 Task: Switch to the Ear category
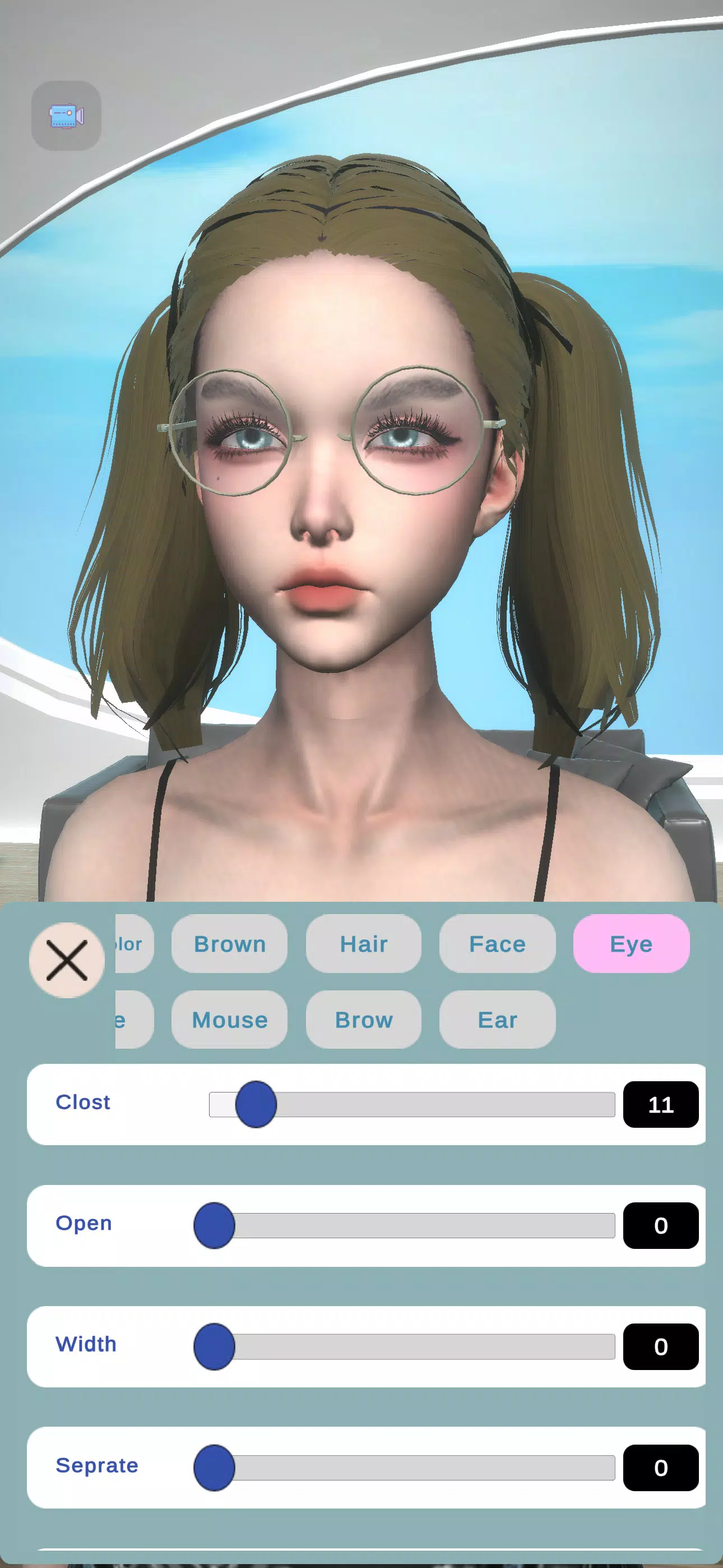497,1020
